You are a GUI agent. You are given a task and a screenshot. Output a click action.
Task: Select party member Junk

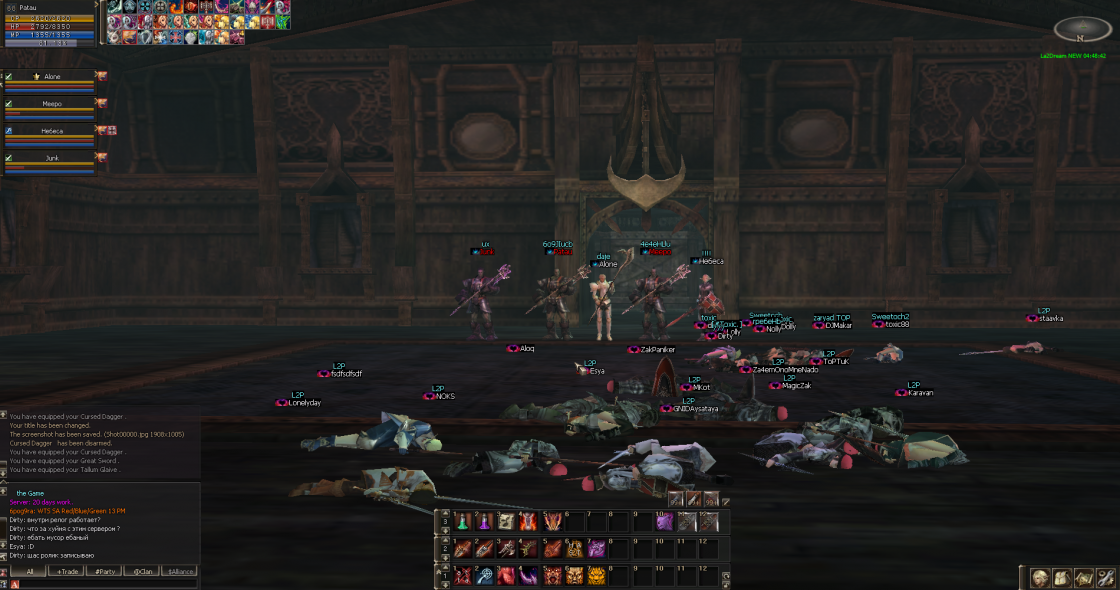pyautogui.click(x=52, y=158)
